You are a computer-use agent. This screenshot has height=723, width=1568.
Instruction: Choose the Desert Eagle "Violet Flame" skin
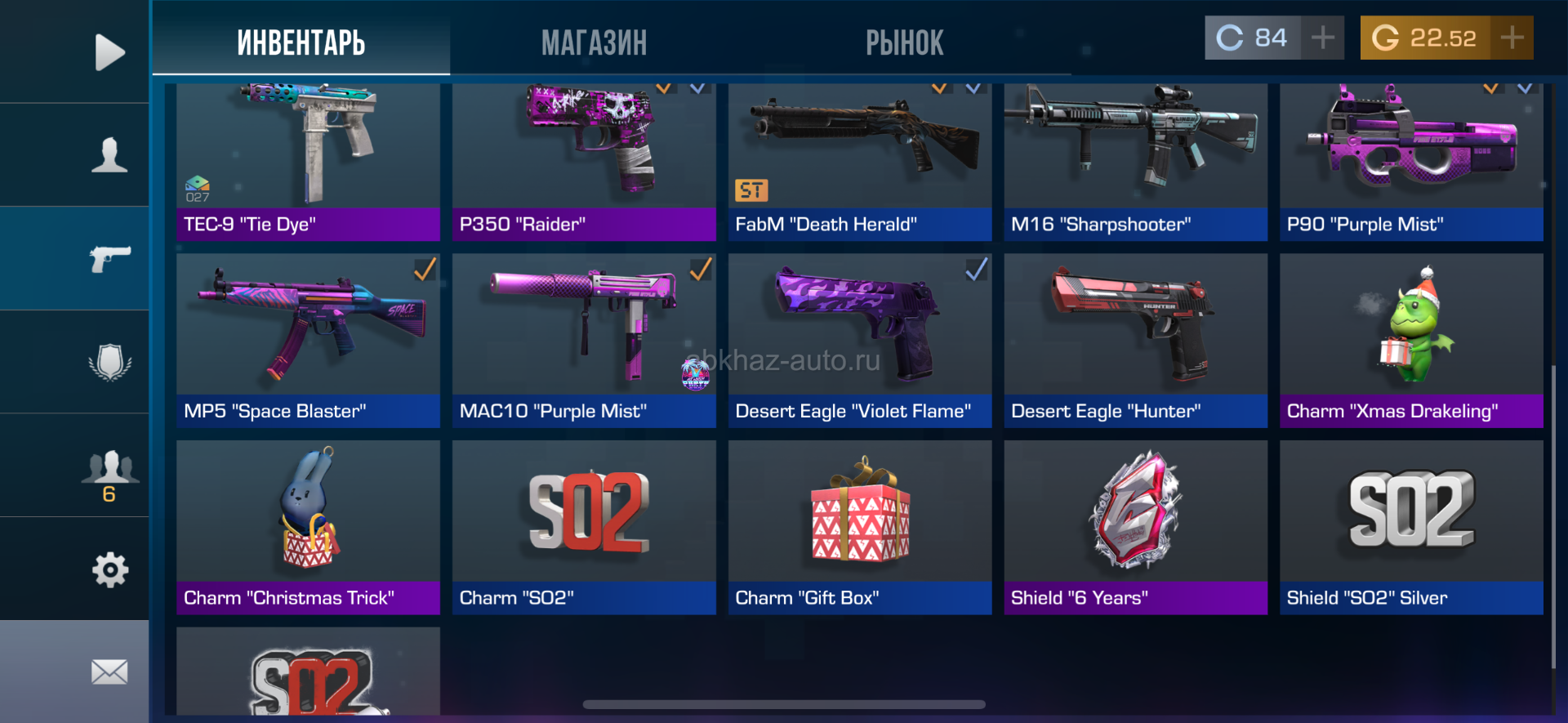click(x=859, y=341)
